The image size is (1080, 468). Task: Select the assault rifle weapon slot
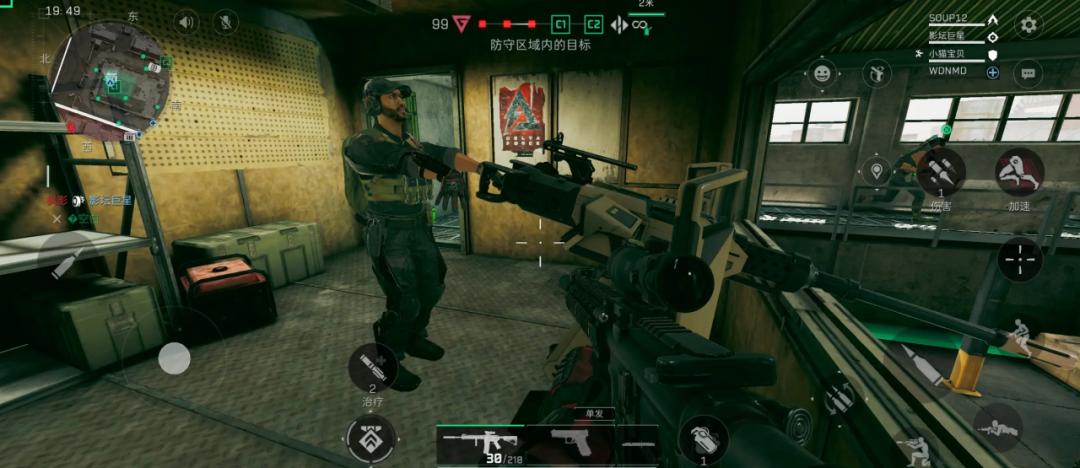tap(479, 441)
